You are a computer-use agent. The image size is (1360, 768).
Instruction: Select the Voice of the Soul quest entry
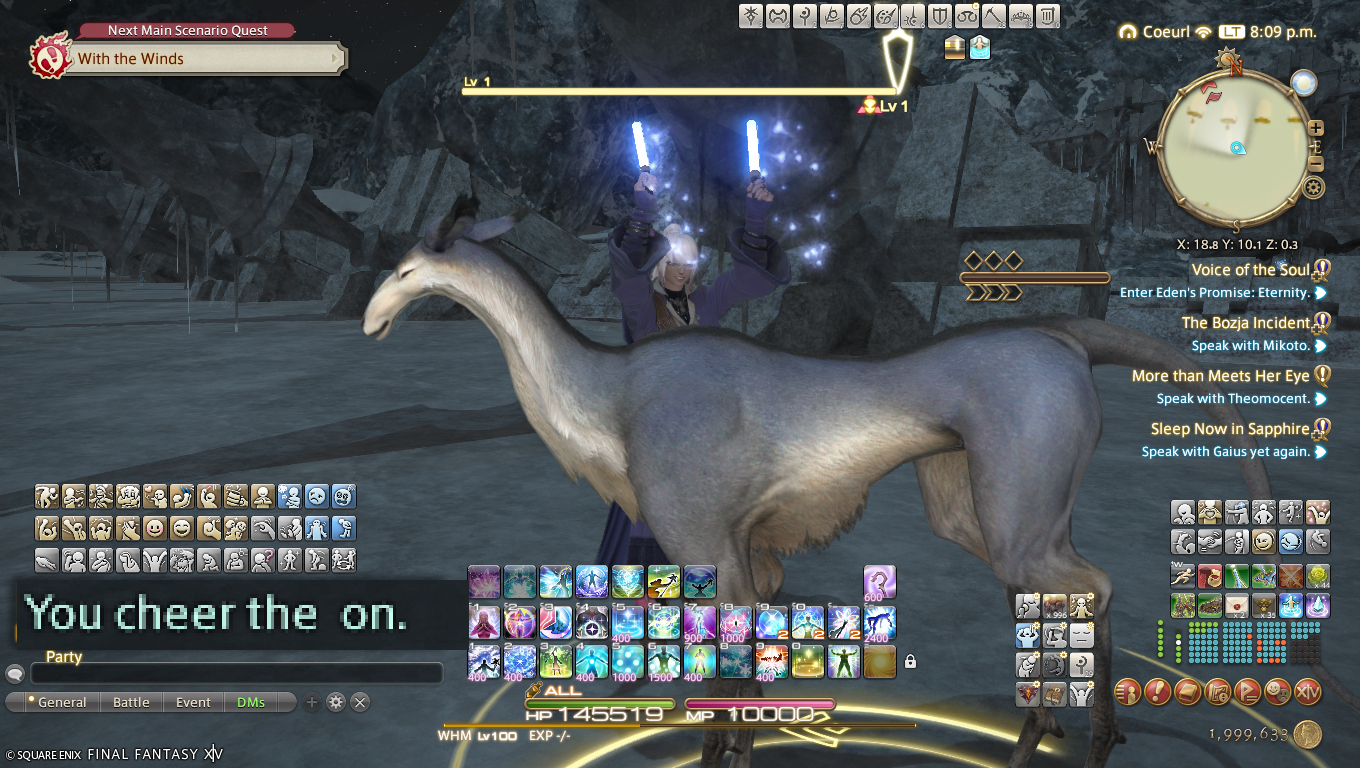coord(1250,270)
